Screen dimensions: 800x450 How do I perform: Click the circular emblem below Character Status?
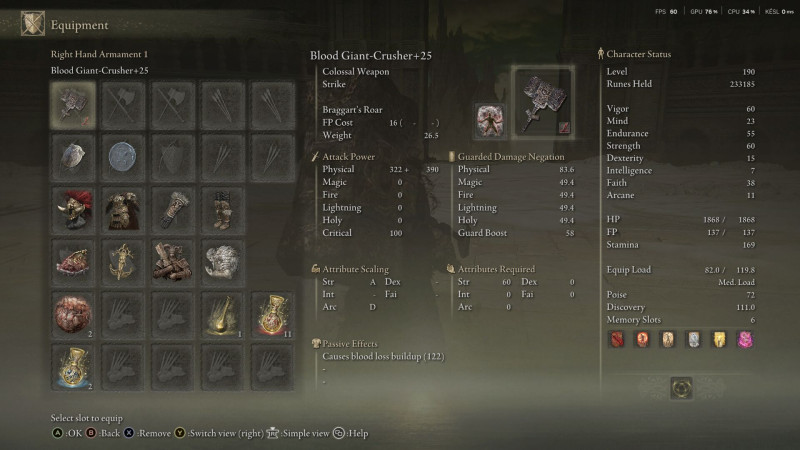[682, 387]
